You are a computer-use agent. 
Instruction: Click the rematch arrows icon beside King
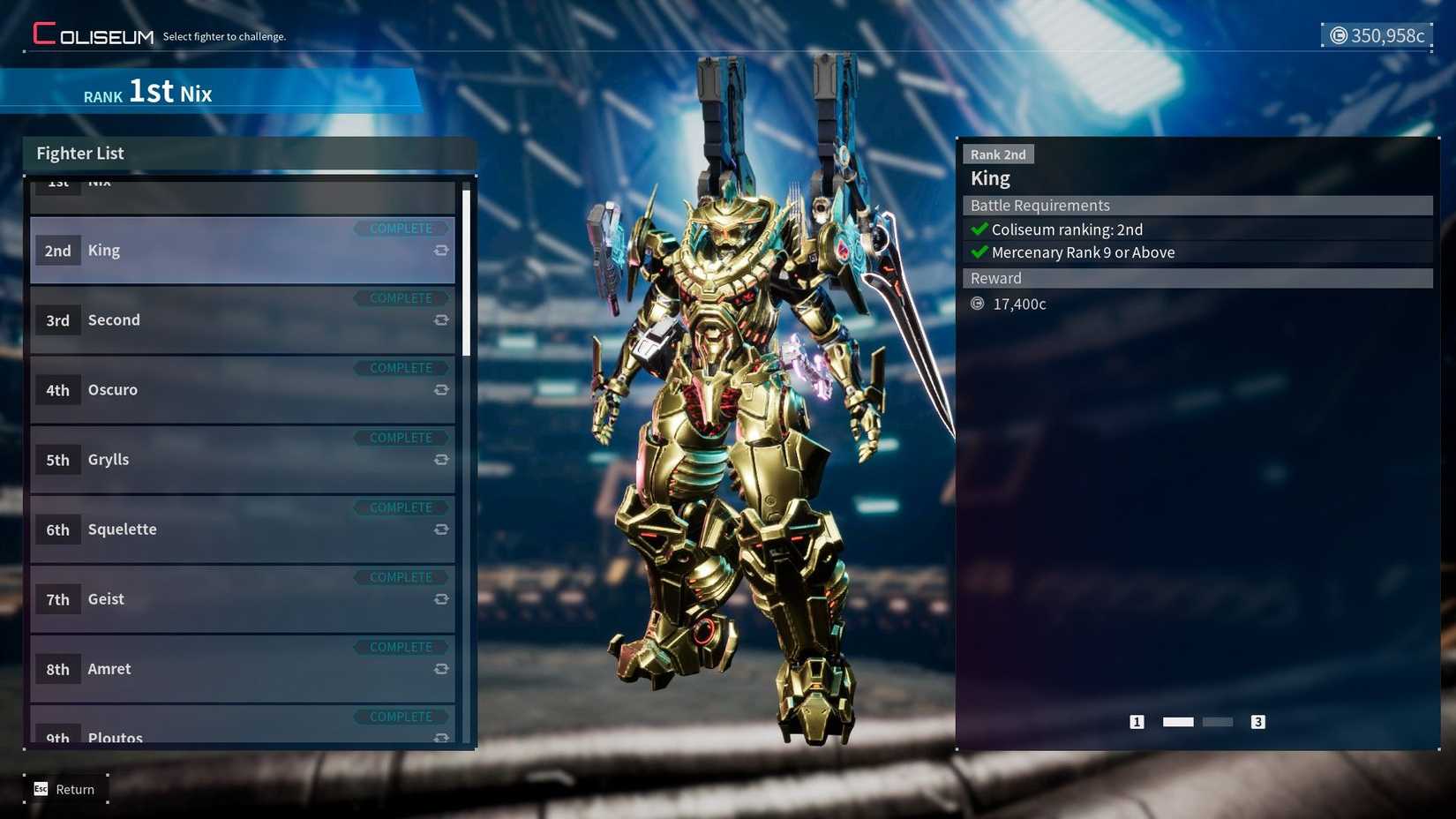(441, 251)
